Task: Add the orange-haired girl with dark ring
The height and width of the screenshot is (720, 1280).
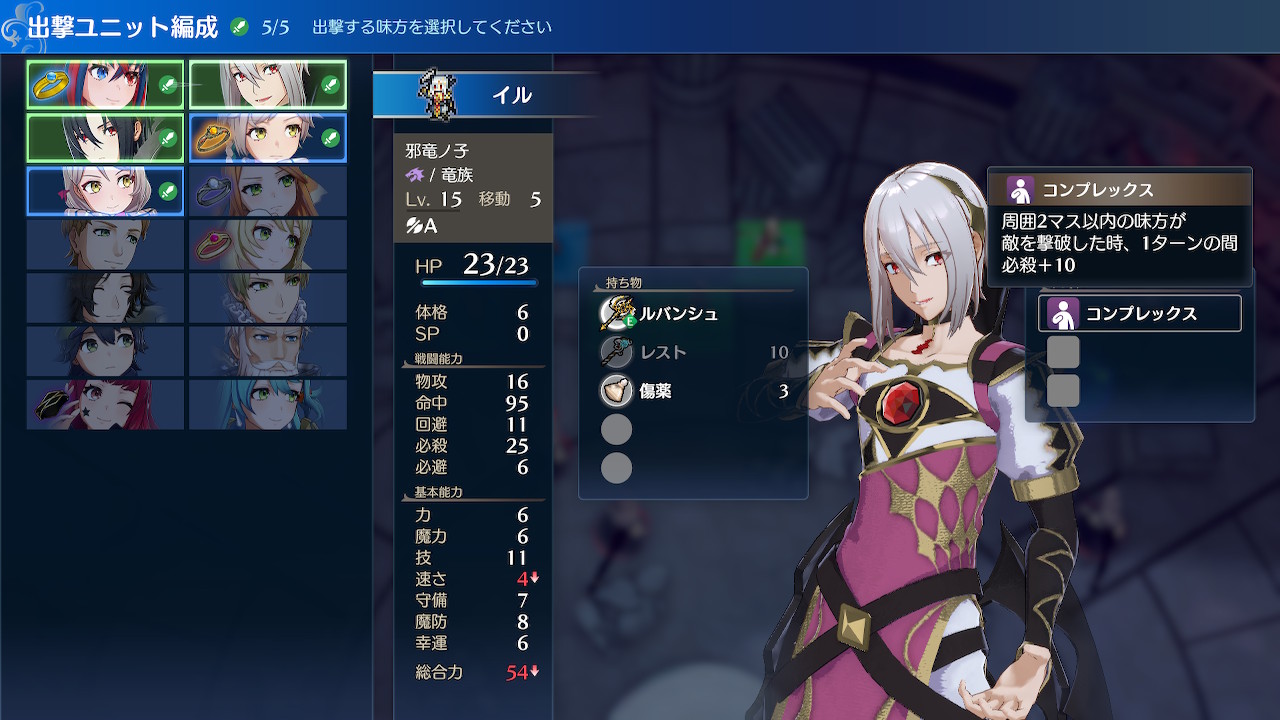Action: pos(267,191)
